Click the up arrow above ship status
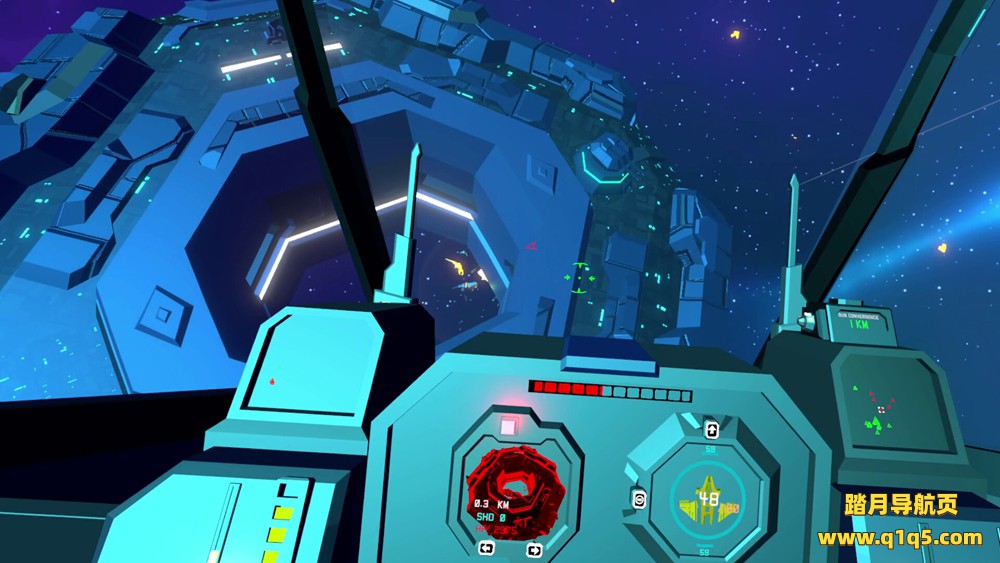 711,430
